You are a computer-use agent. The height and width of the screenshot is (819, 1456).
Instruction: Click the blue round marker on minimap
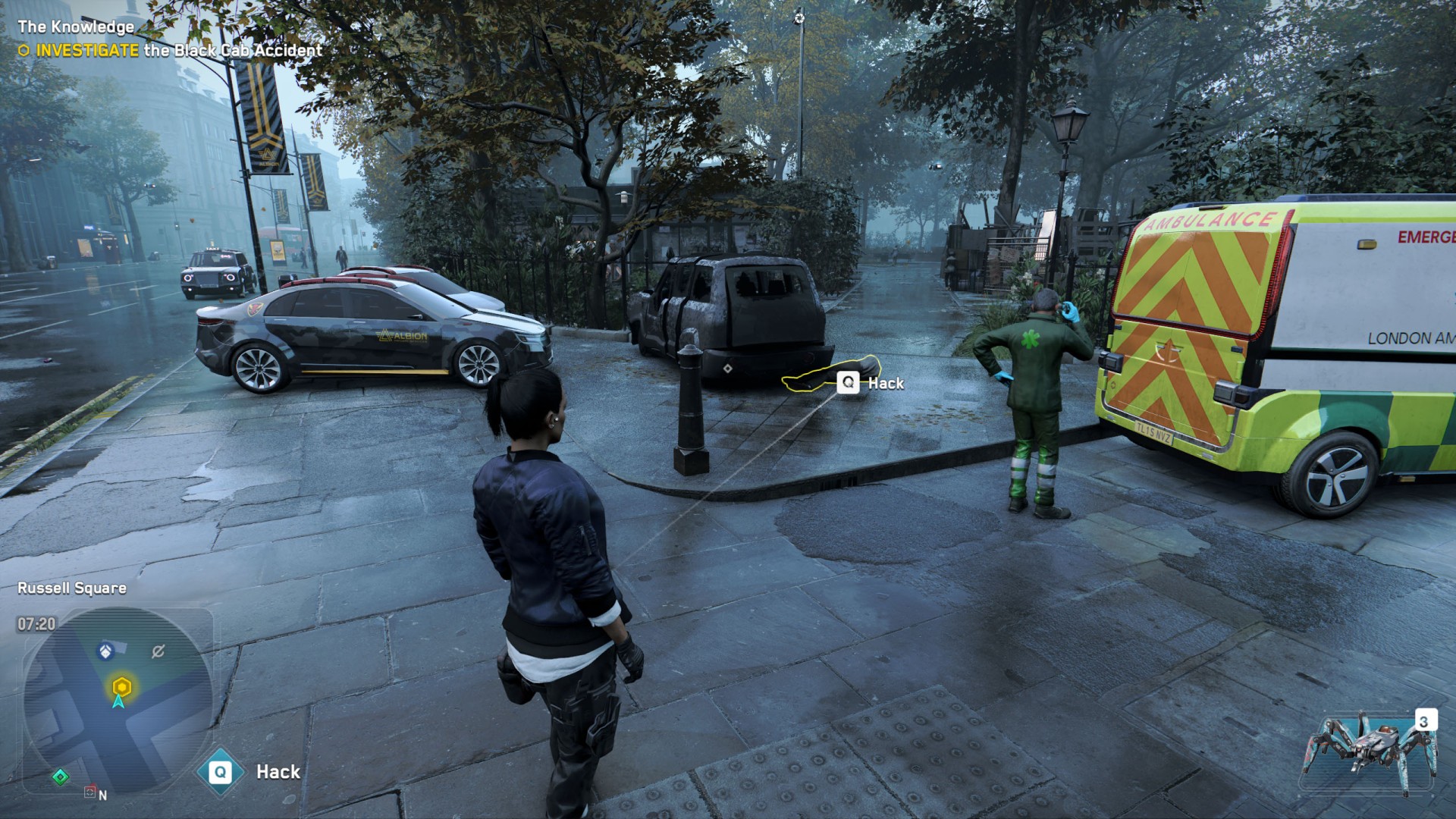[x=105, y=651]
